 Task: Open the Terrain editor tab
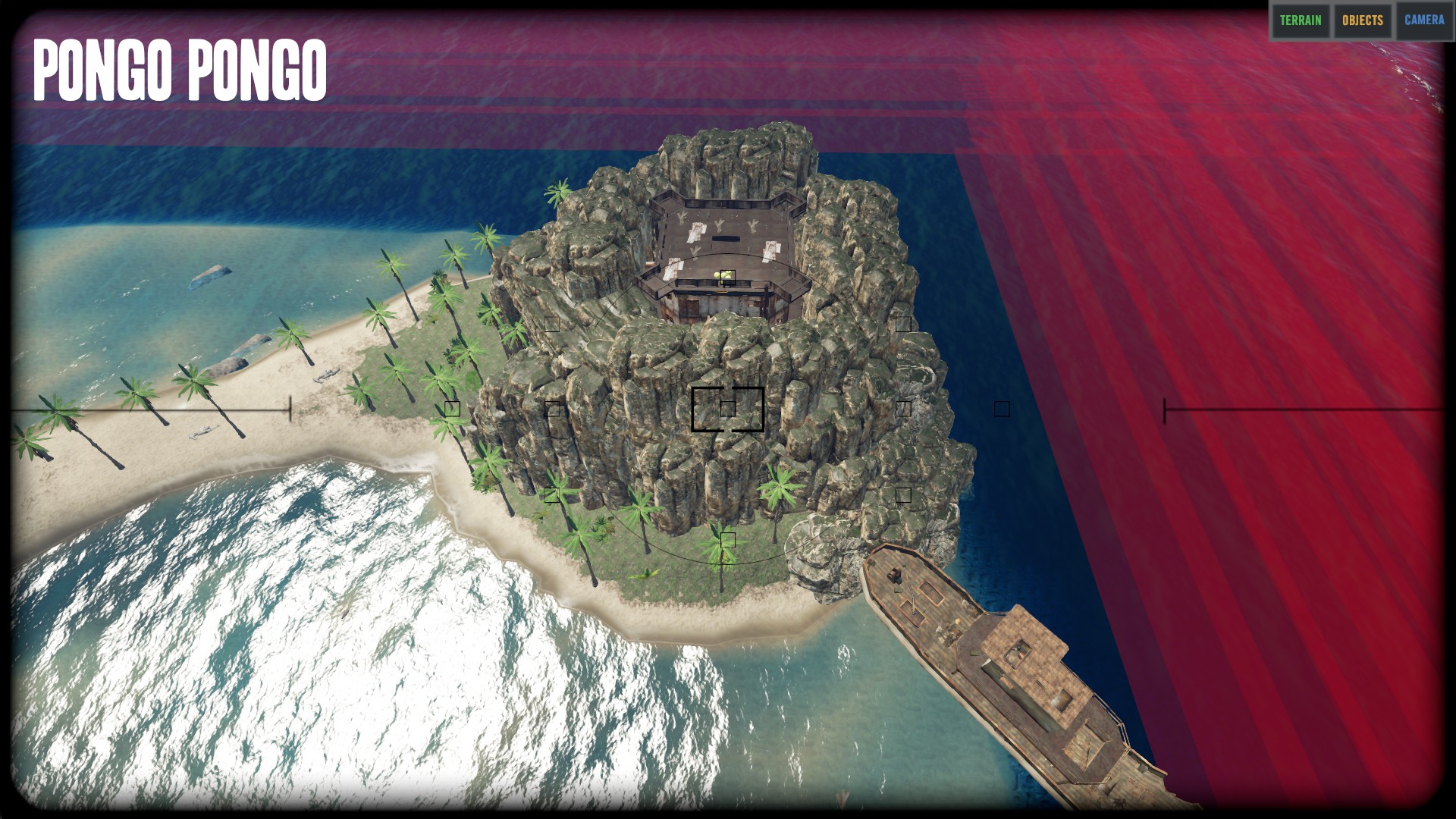[1301, 20]
